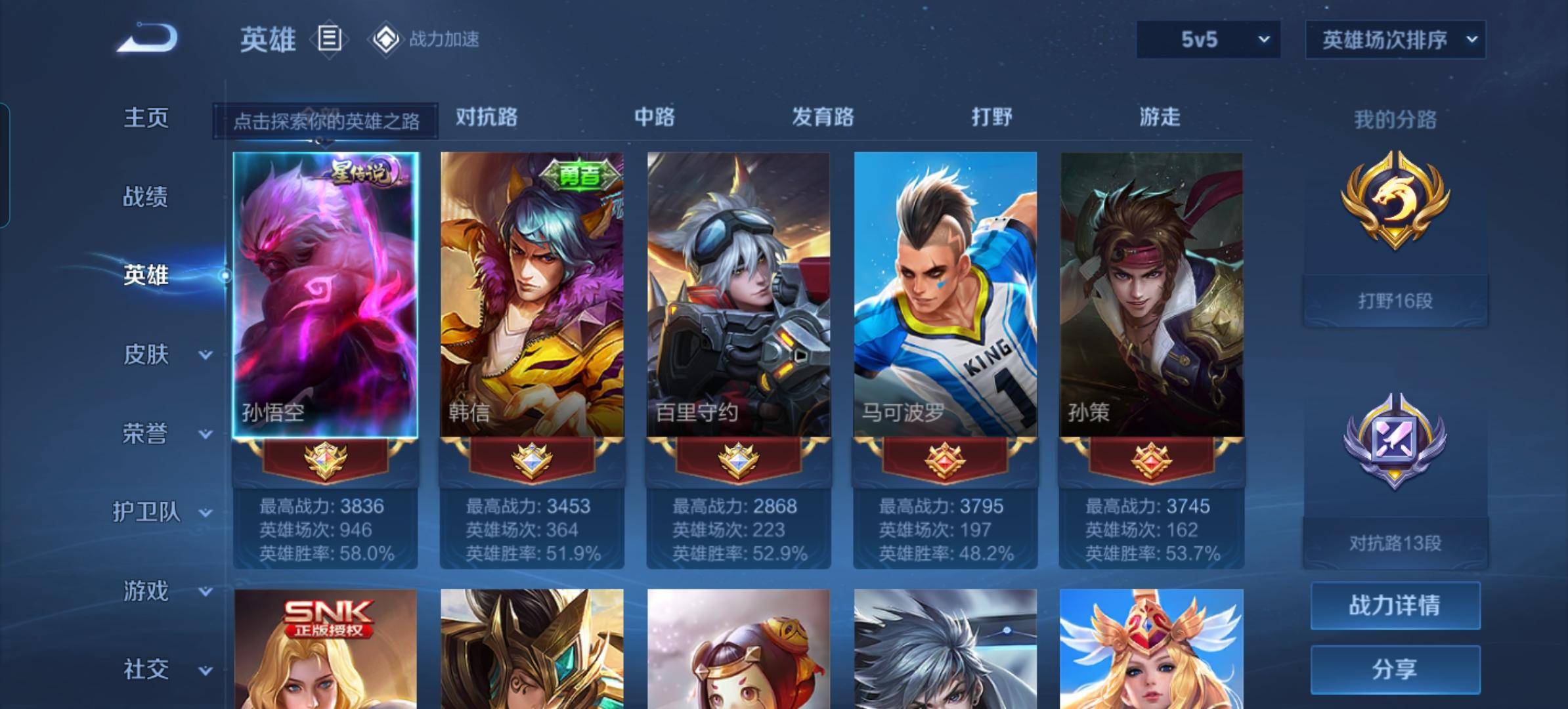Switch to the 对抗路 lane tab
The width and height of the screenshot is (1568, 709).
(x=487, y=117)
